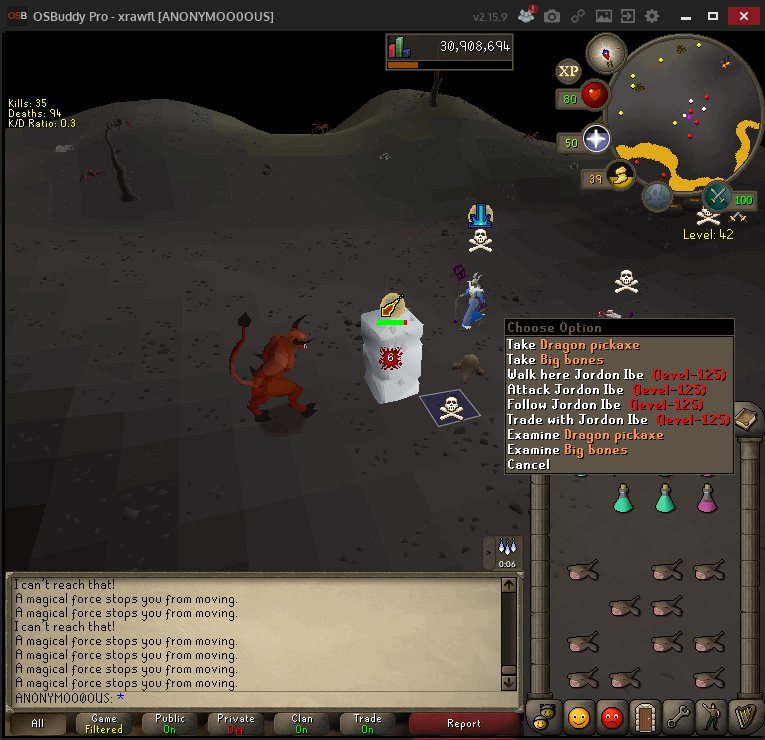The image size is (765, 740).
Task: Open the wrench settings tab
Action: 679,717
